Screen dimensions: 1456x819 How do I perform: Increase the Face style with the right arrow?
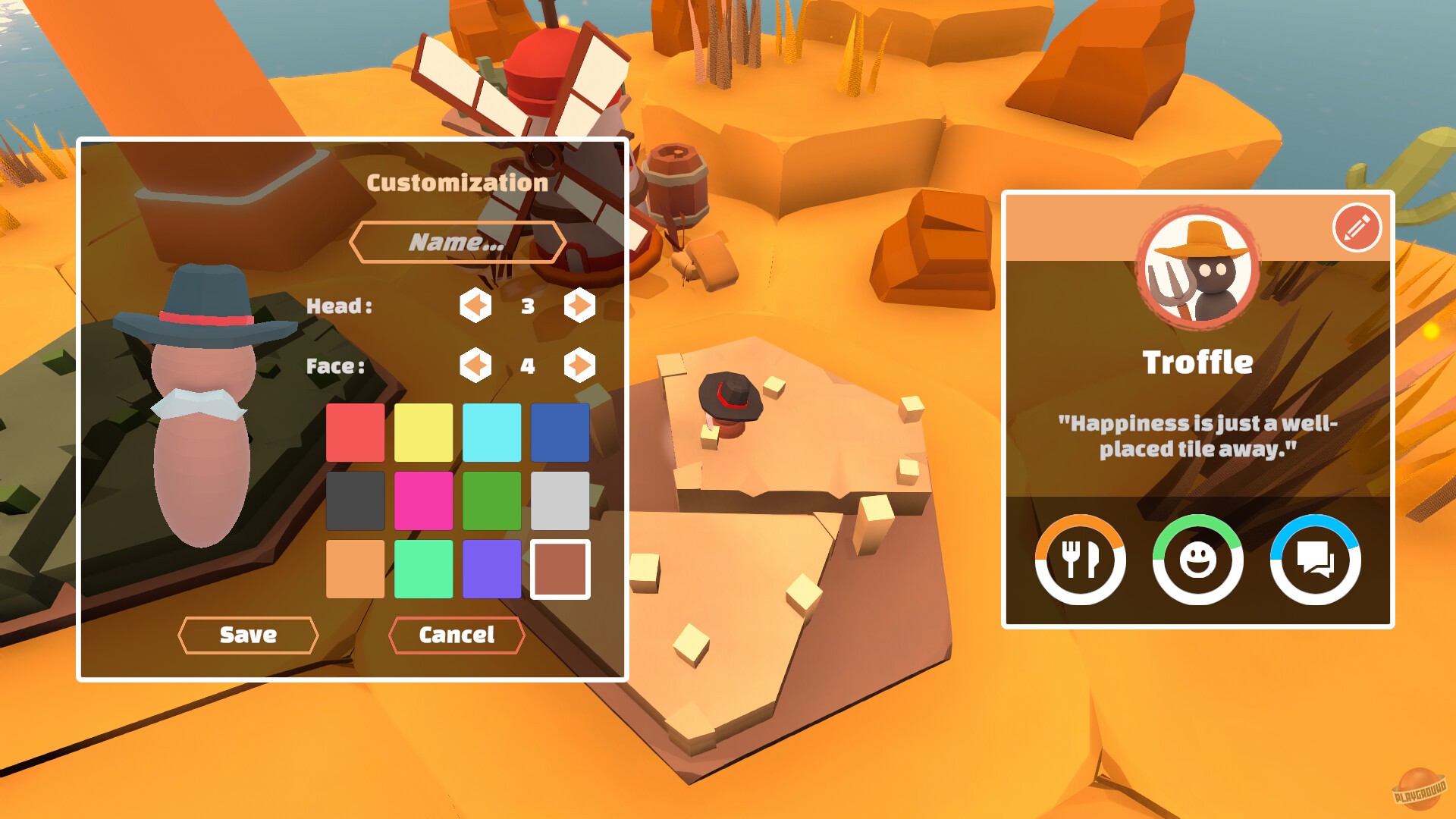(579, 366)
